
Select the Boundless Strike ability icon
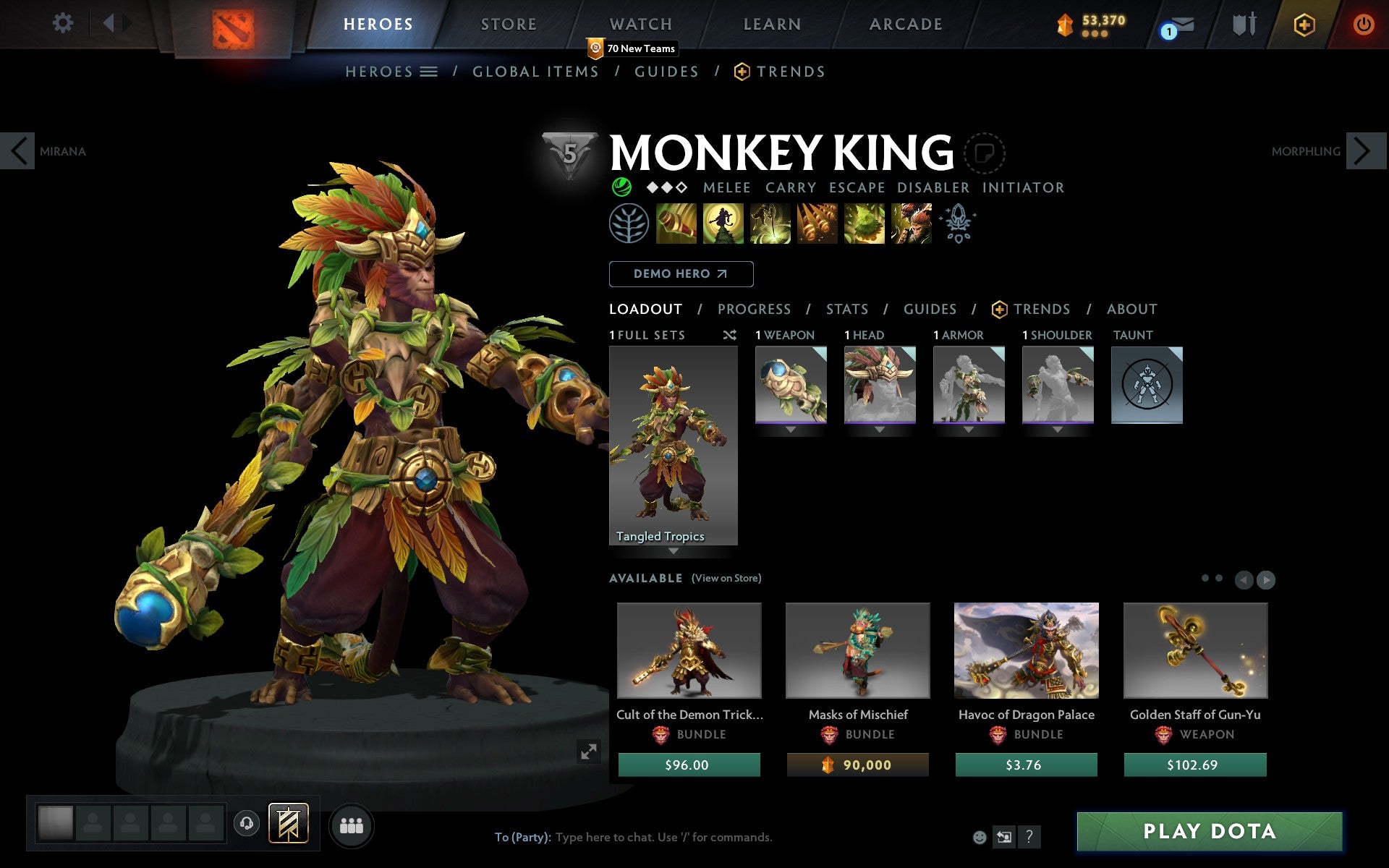pyautogui.click(x=676, y=224)
